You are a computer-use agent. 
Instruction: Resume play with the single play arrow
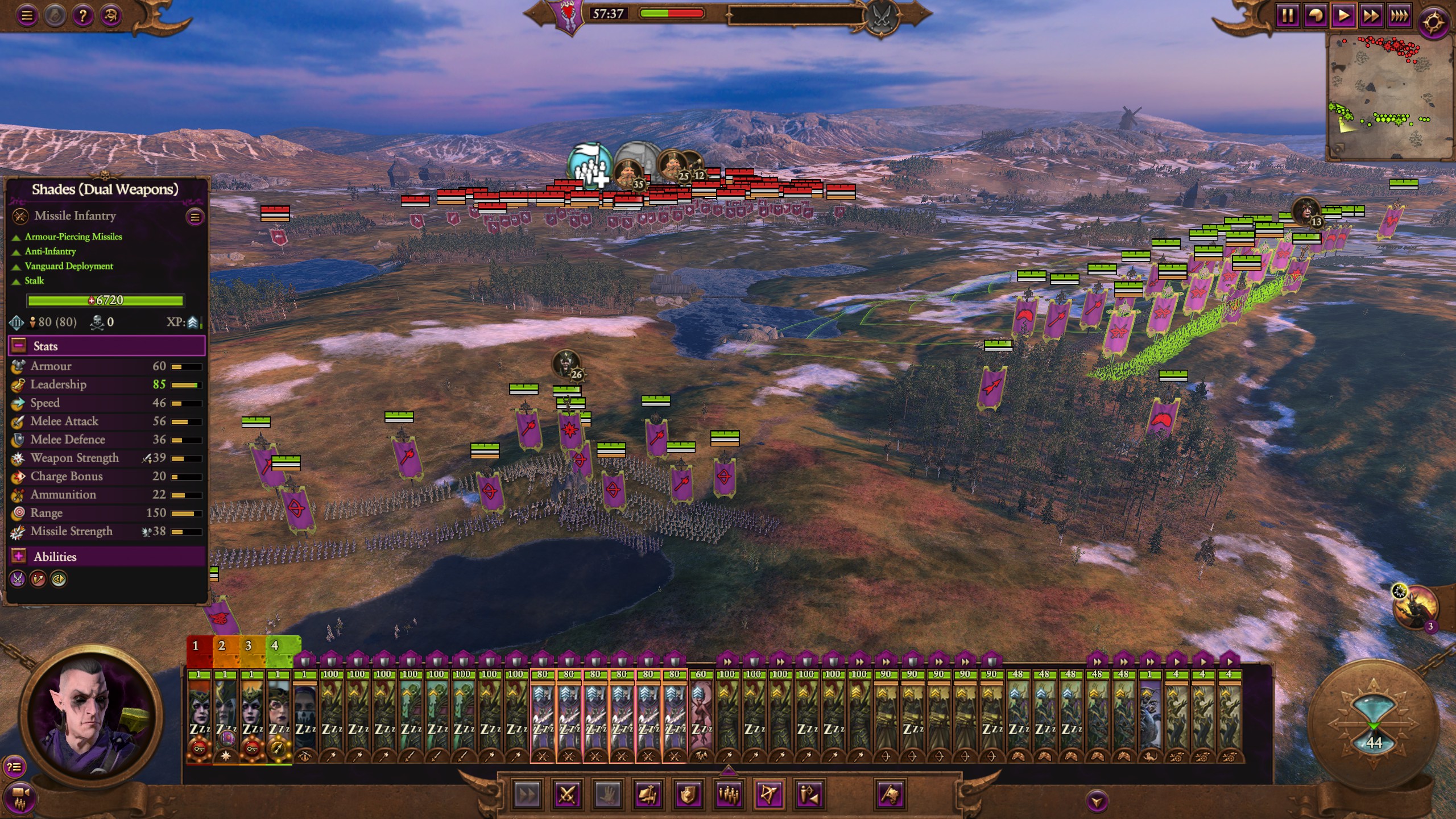[x=1343, y=15]
